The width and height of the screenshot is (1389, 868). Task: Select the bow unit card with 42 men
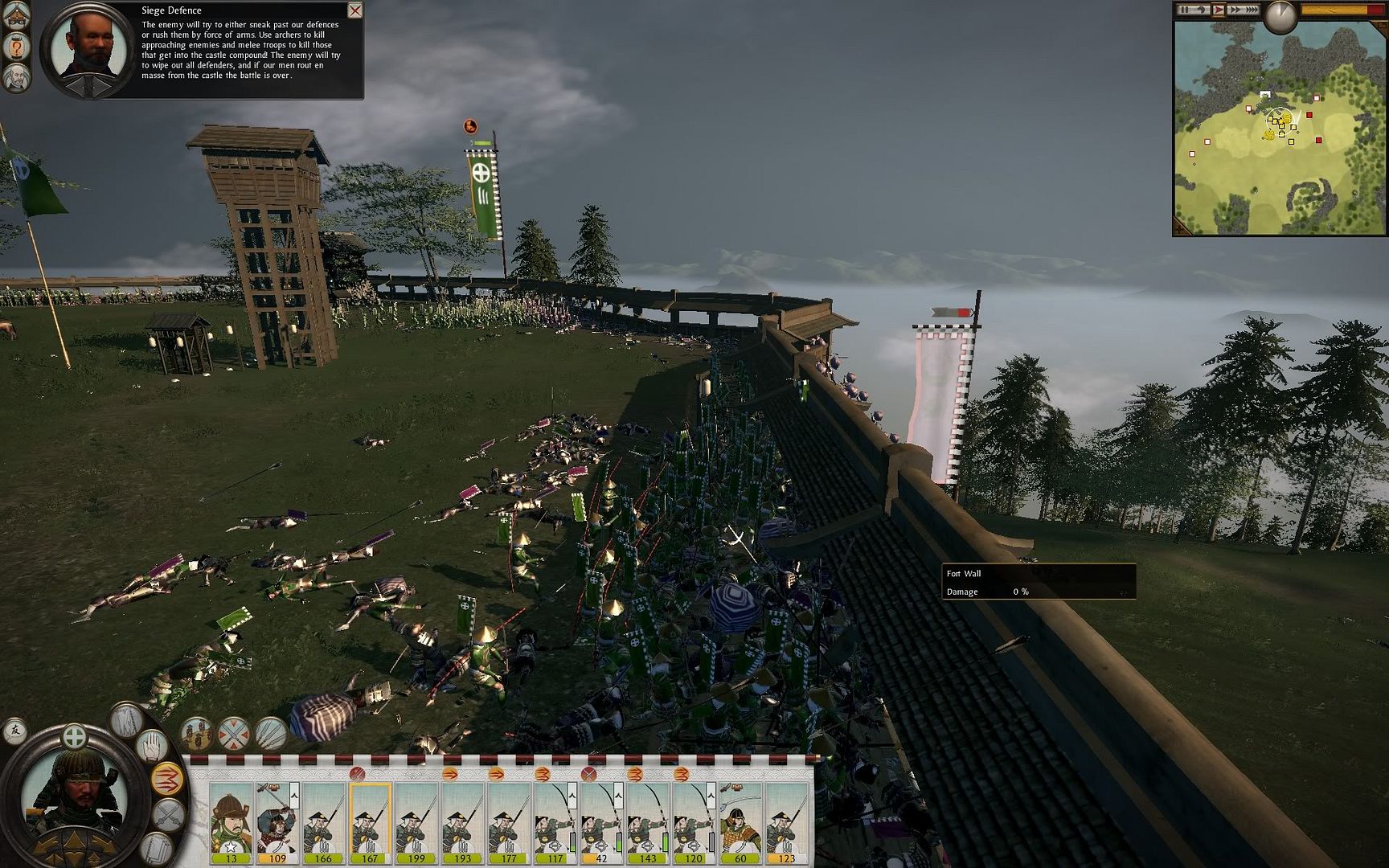coord(600,821)
